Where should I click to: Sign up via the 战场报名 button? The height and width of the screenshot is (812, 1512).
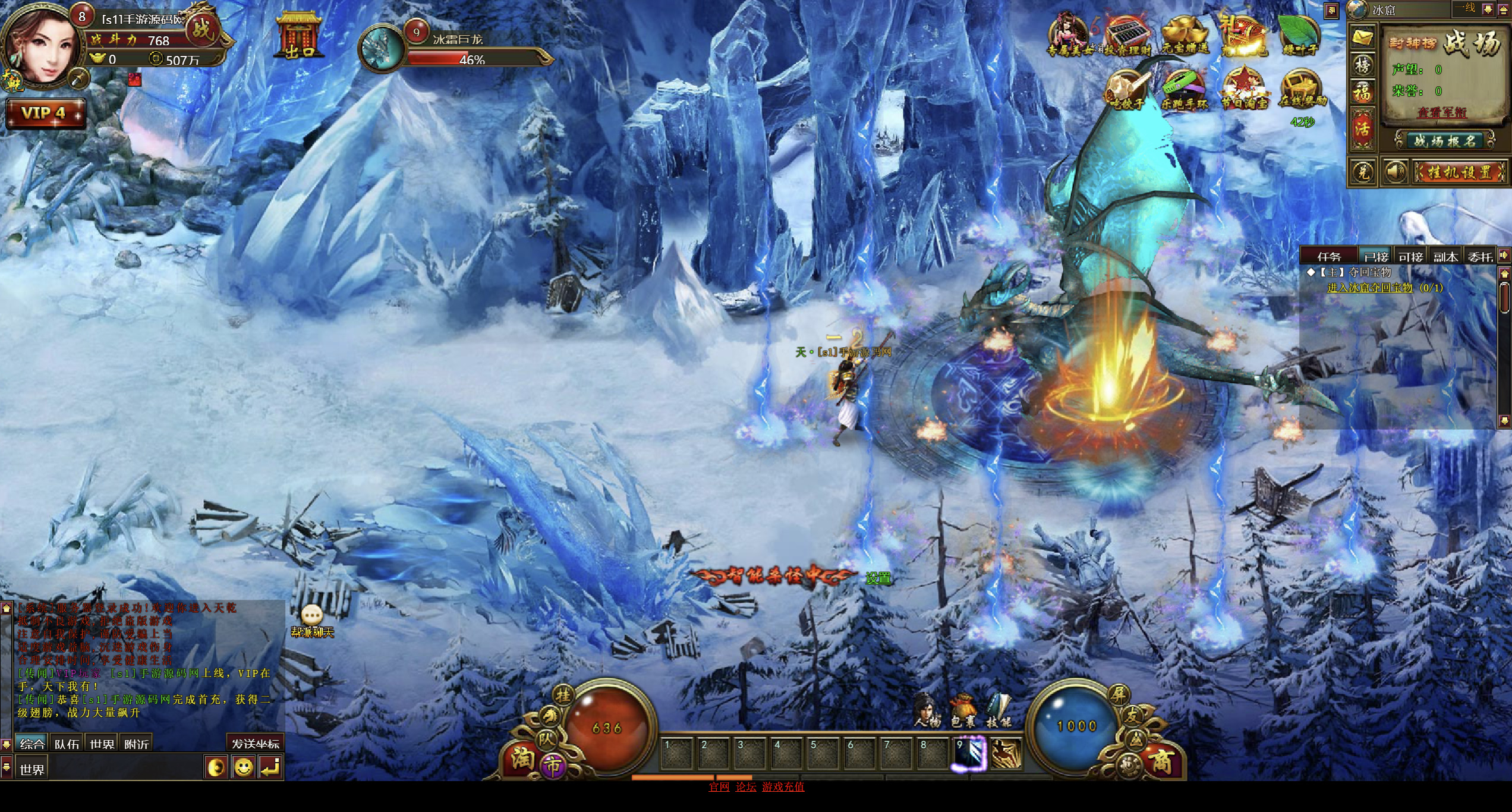[1444, 141]
